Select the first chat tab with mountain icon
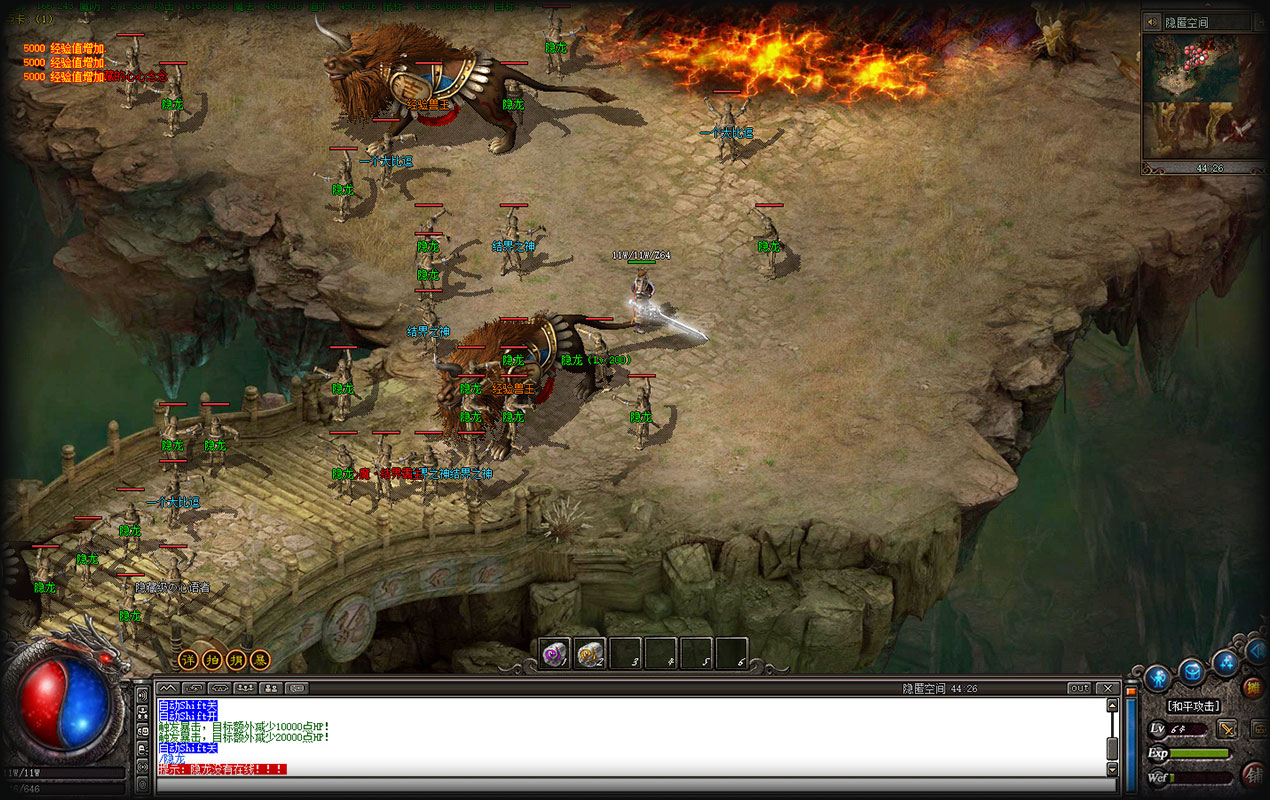1270x800 pixels. pyautogui.click(x=167, y=688)
